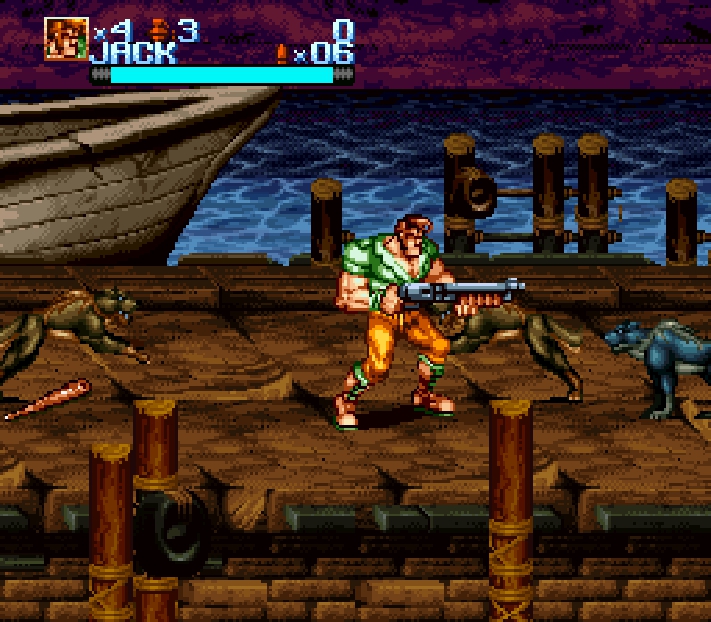Click Jack's character portrait
Image resolution: width=711 pixels, height=622 pixels.
[66, 39]
